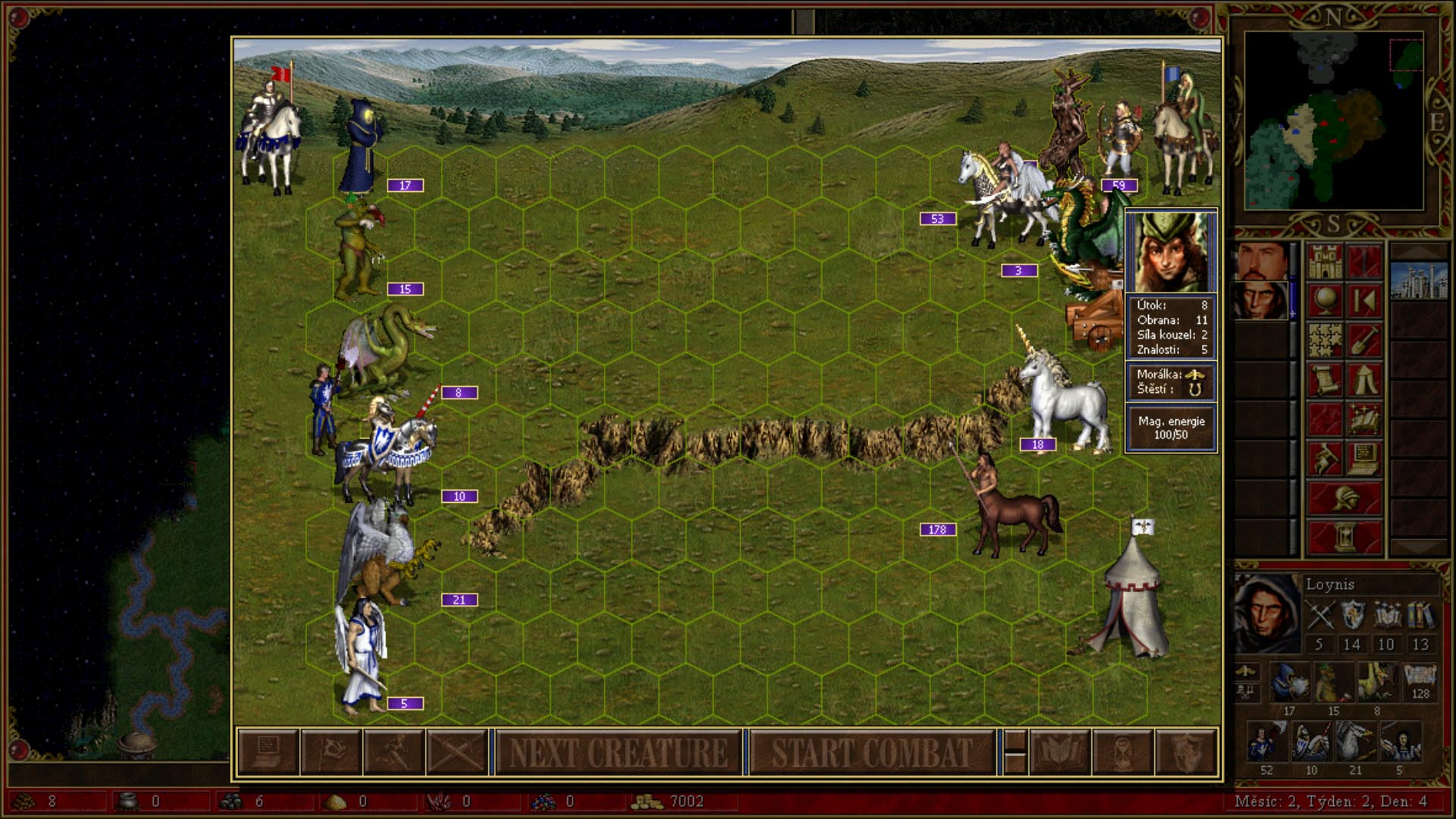Open the puzzle map button
The image size is (1456, 819).
coord(1325,340)
